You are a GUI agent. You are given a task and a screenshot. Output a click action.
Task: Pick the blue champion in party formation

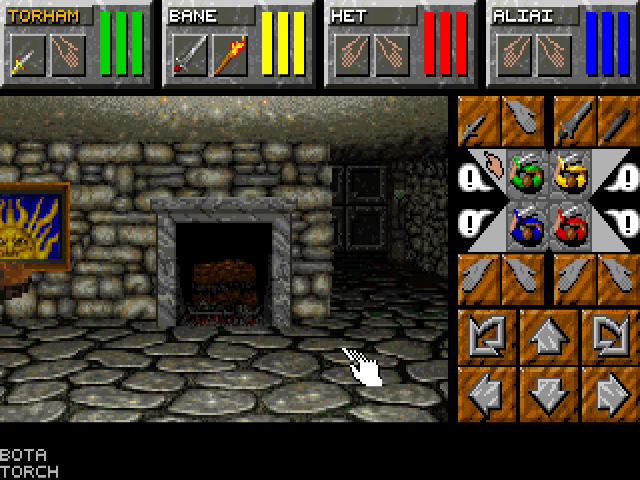pyautogui.click(x=525, y=222)
